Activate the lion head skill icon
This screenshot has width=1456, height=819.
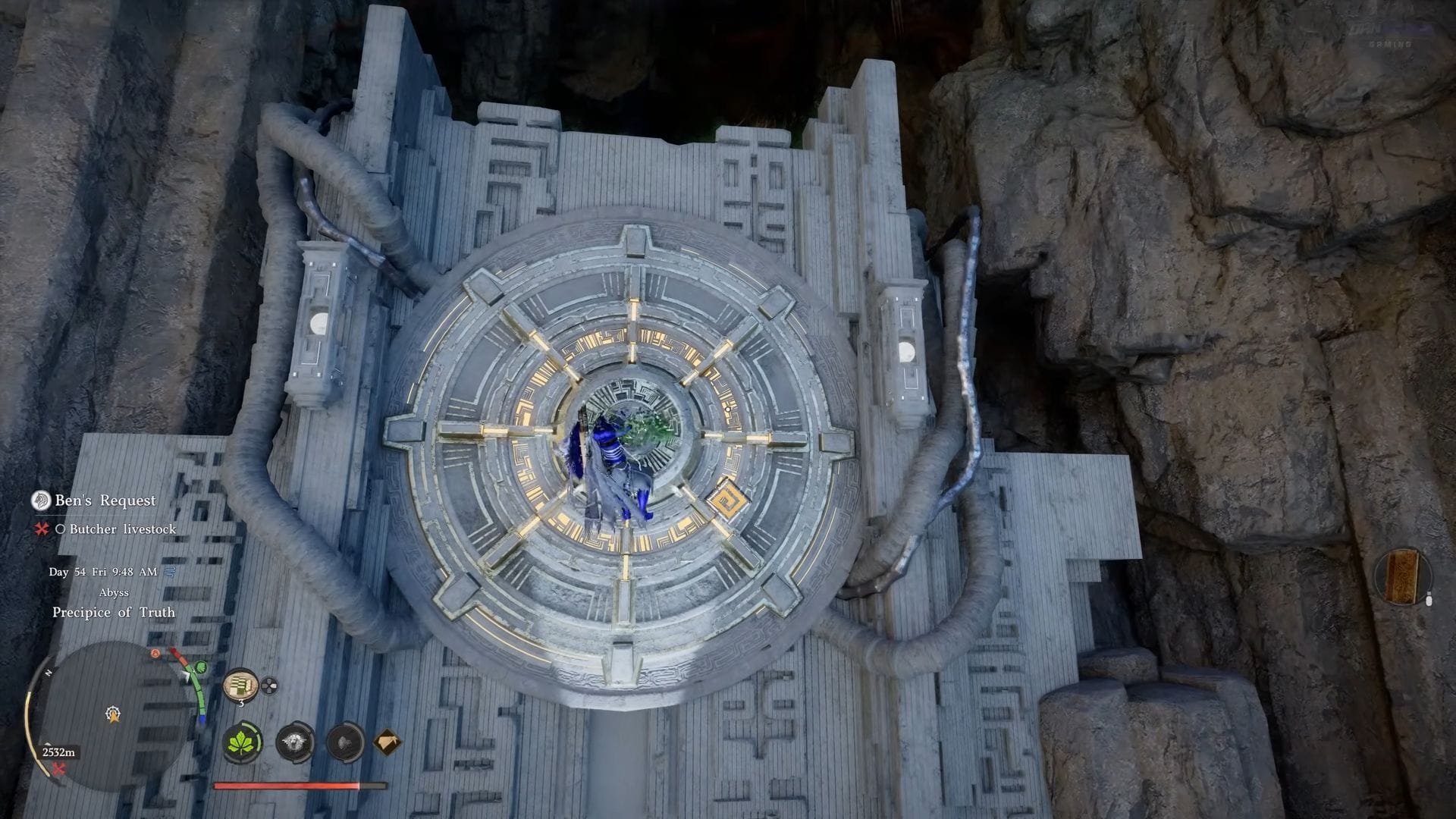[x=294, y=741]
